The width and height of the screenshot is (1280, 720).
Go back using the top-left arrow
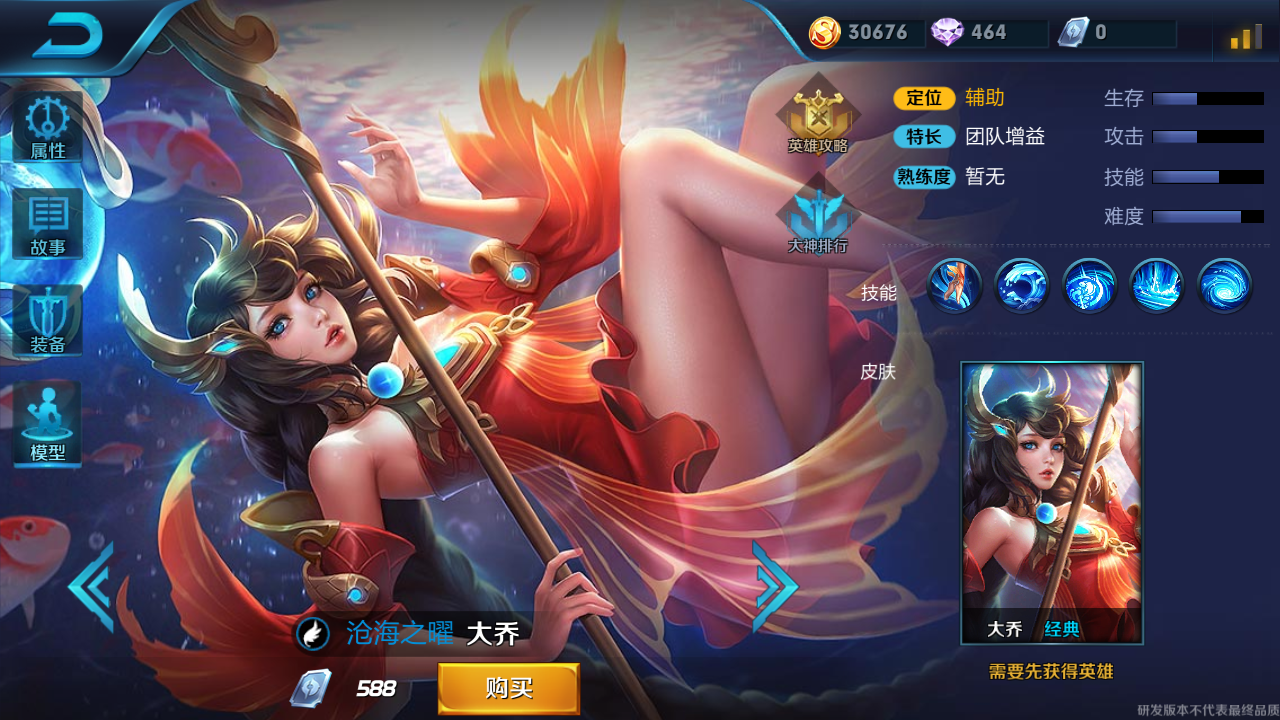coord(68,37)
